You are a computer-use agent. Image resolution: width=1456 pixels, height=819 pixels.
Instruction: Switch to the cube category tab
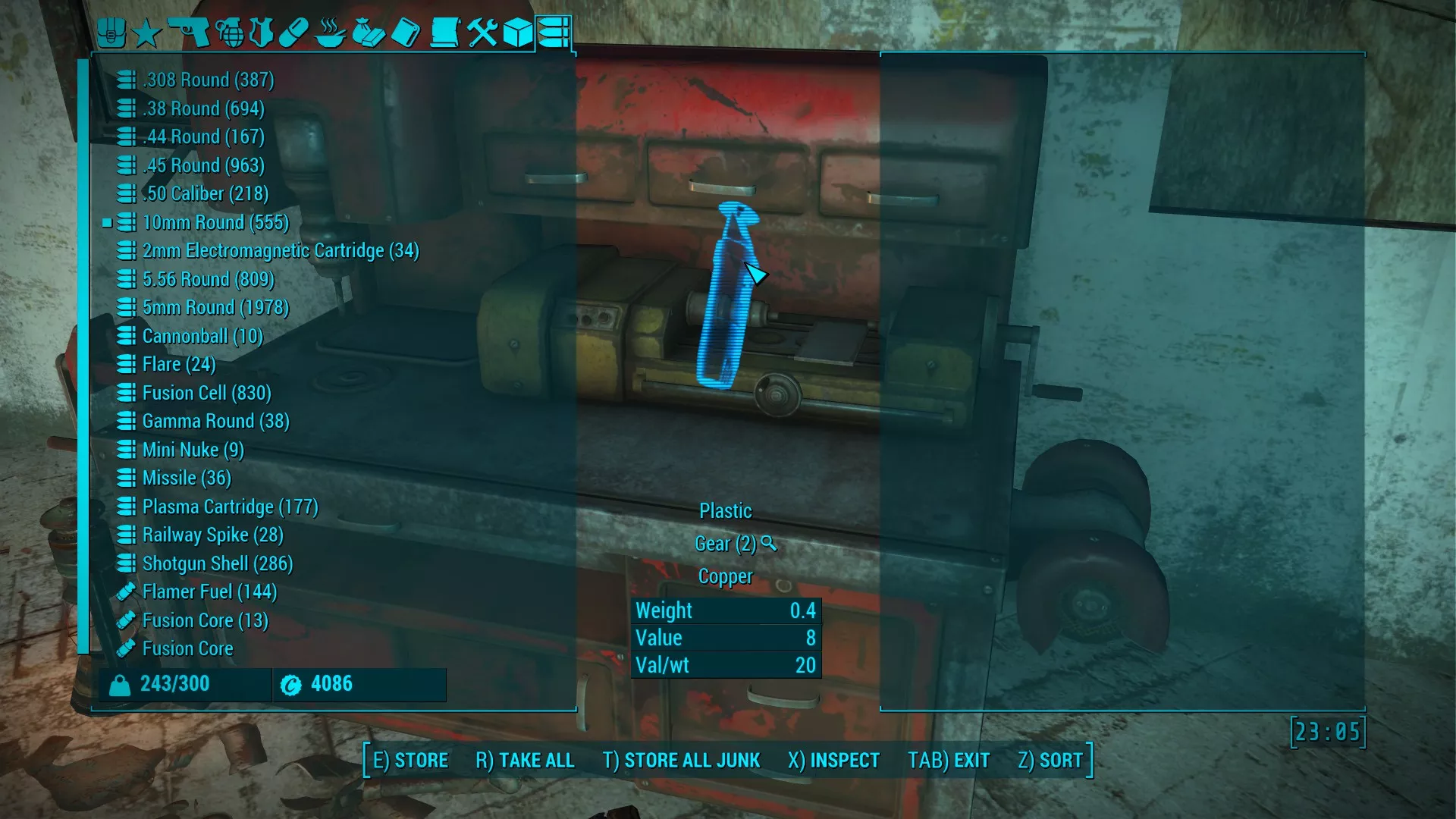(518, 33)
